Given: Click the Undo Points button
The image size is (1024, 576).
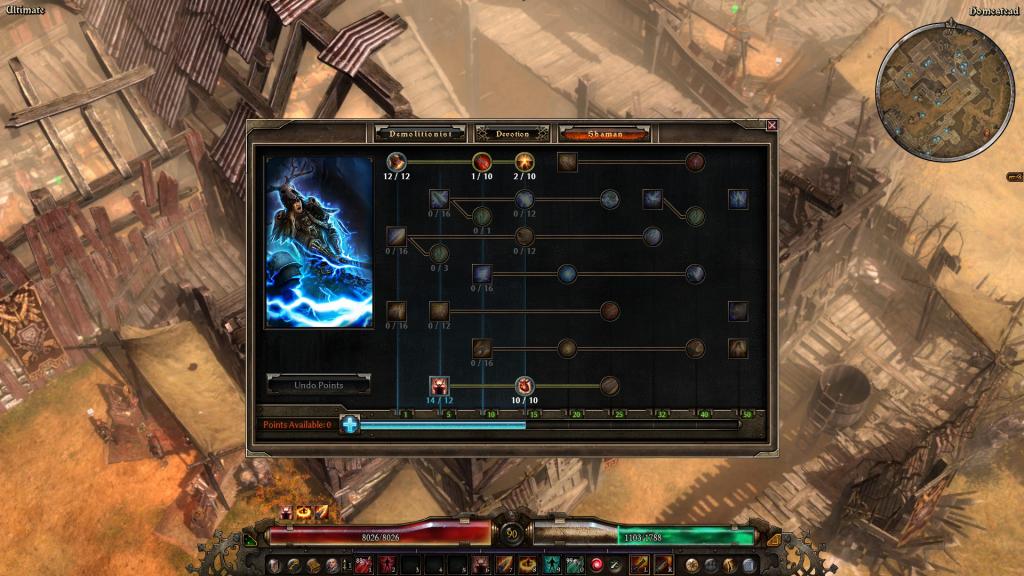Looking at the screenshot, I should point(318,385).
